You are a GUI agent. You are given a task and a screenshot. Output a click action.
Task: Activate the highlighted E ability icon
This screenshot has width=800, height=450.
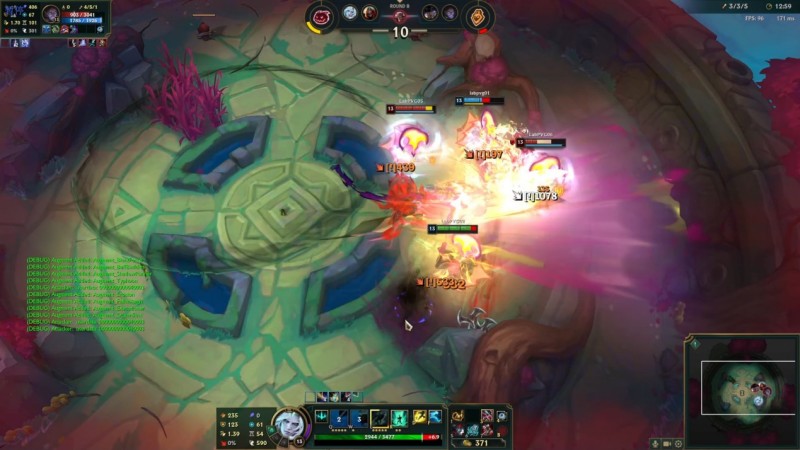(379, 417)
